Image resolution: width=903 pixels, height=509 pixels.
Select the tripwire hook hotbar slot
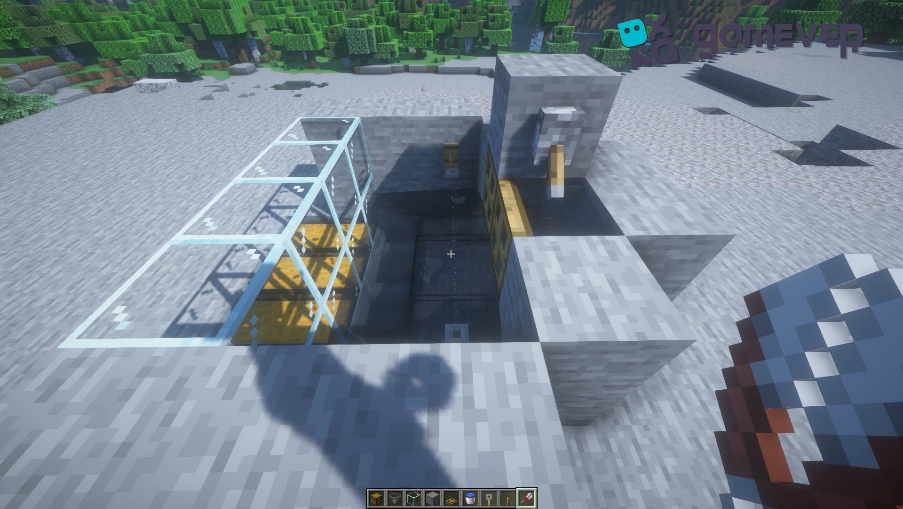click(x=490, y=498)
